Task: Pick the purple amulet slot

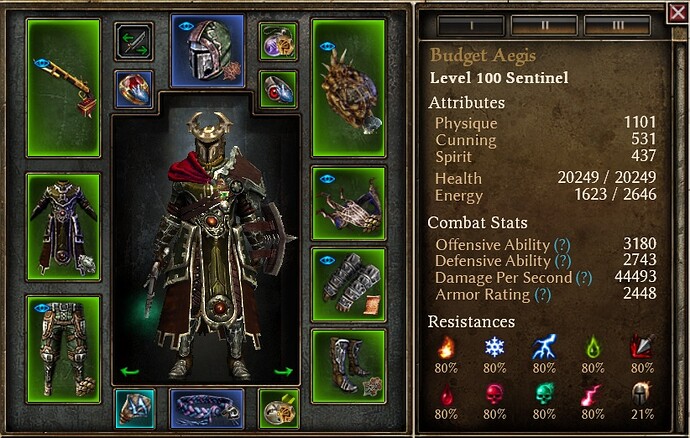Action: pyautogui.click(x=278, y=41)
